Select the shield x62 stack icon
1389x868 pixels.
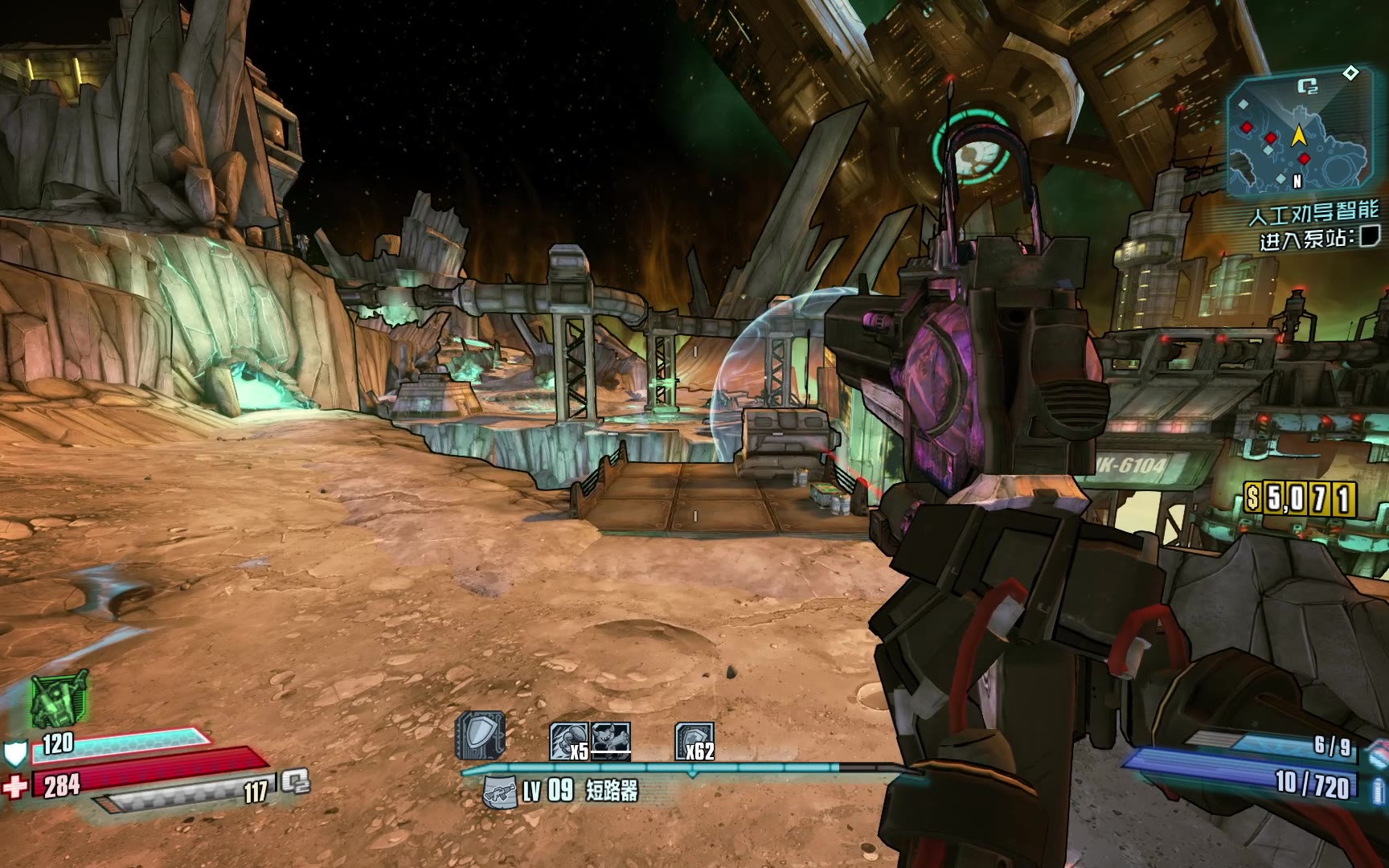coord(694,741)
